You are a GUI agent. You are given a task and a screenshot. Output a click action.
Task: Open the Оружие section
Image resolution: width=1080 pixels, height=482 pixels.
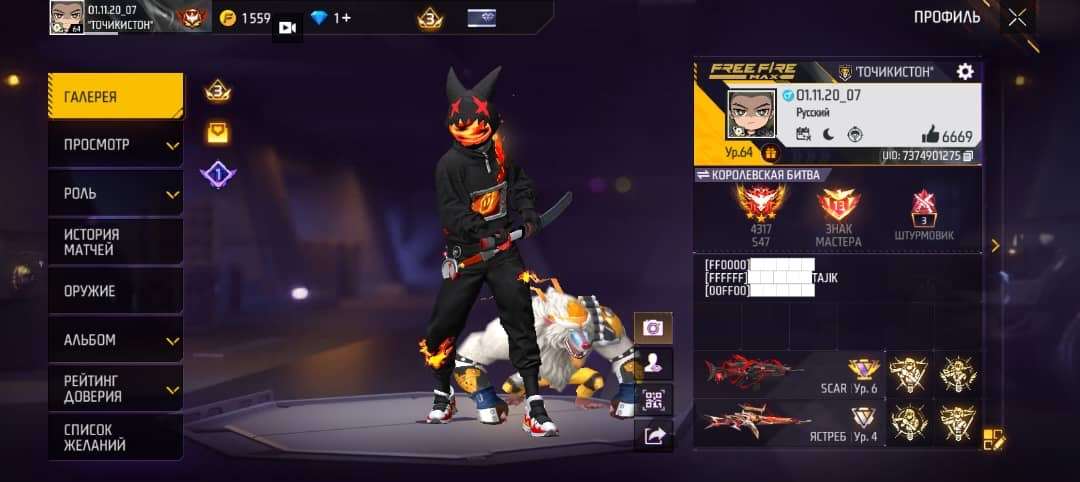click(115, 291)
